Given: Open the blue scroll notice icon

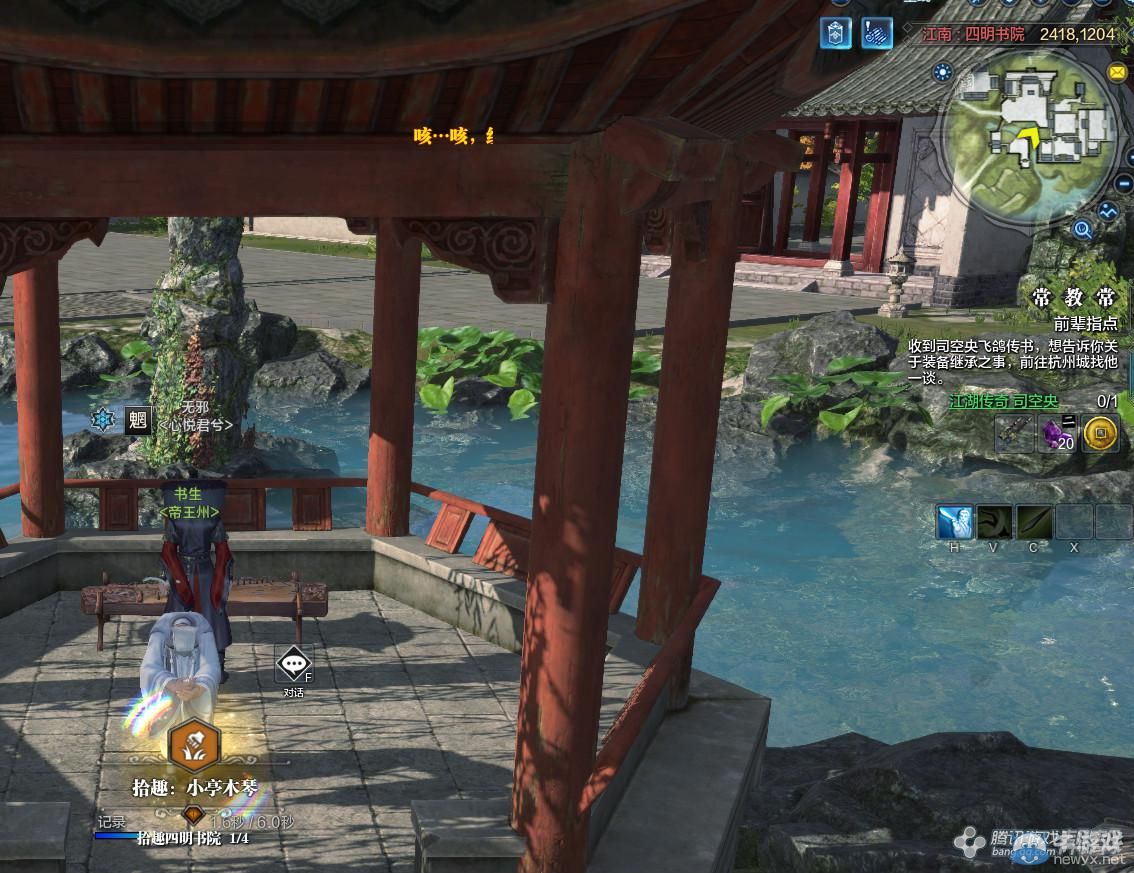Looking at the screenshot, I should click(x=877, y=32).
